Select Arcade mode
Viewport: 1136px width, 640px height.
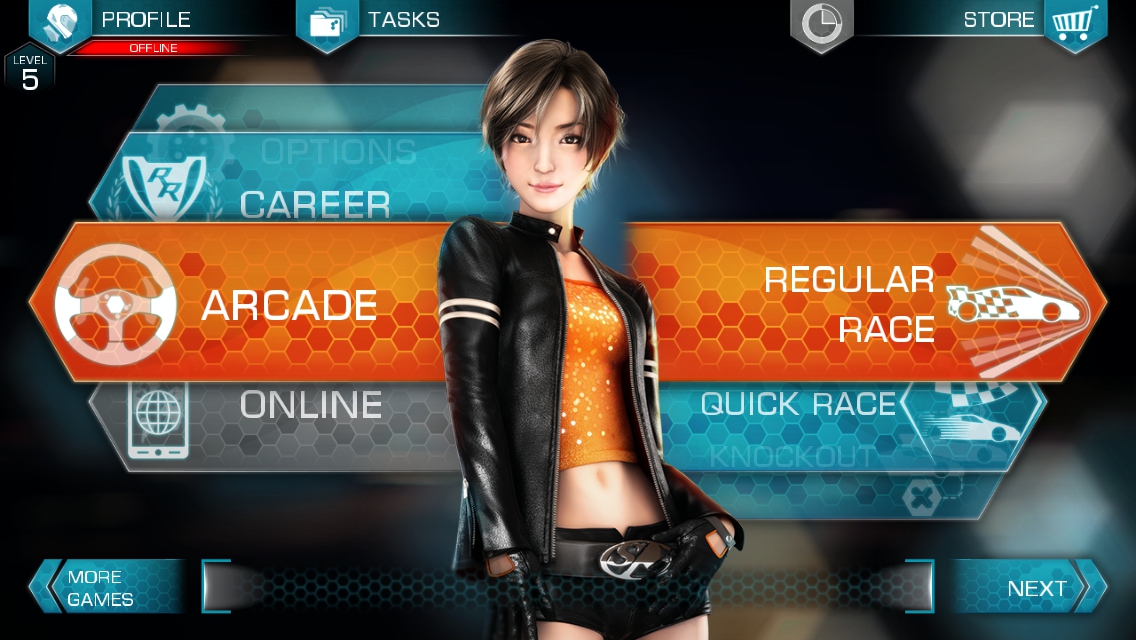pyautogui.click(x=288, y=305)
